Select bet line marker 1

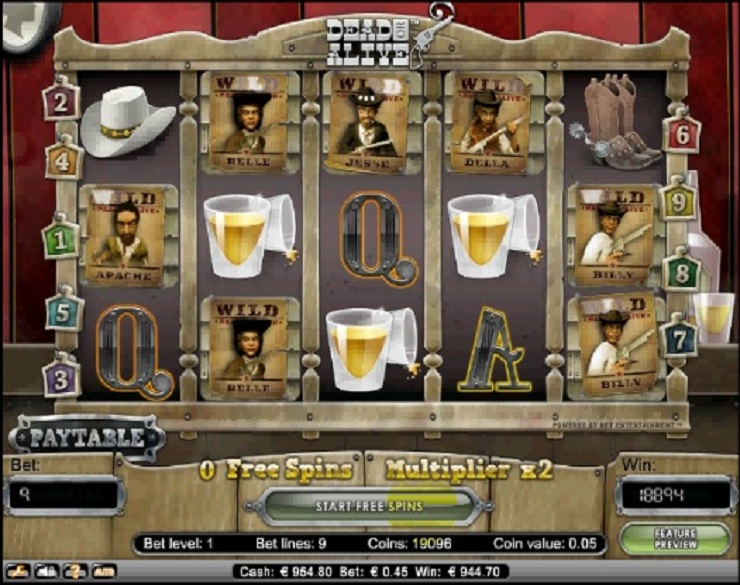pos(60,240)
